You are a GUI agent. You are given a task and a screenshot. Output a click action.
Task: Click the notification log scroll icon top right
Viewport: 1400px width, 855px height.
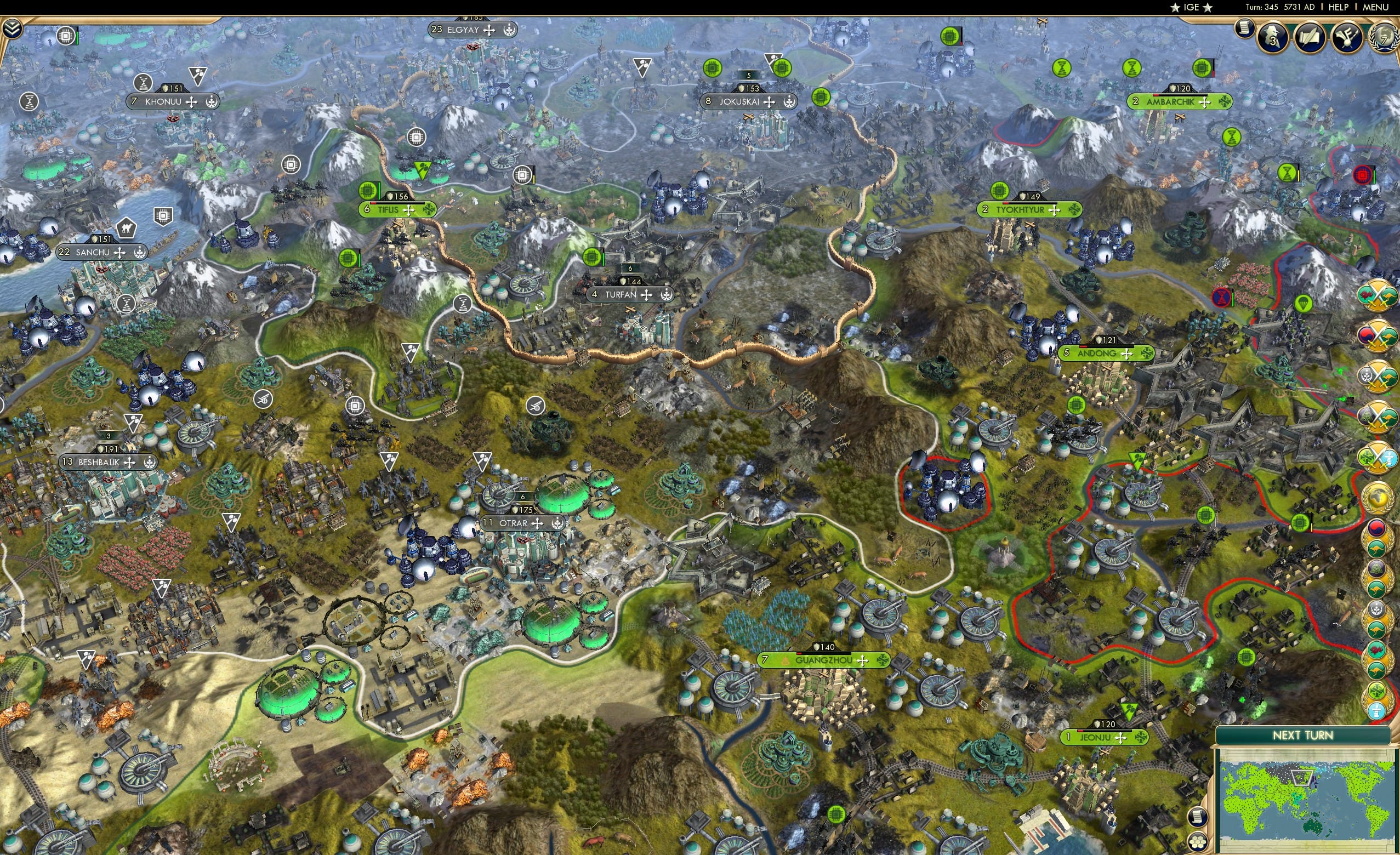1244,29
